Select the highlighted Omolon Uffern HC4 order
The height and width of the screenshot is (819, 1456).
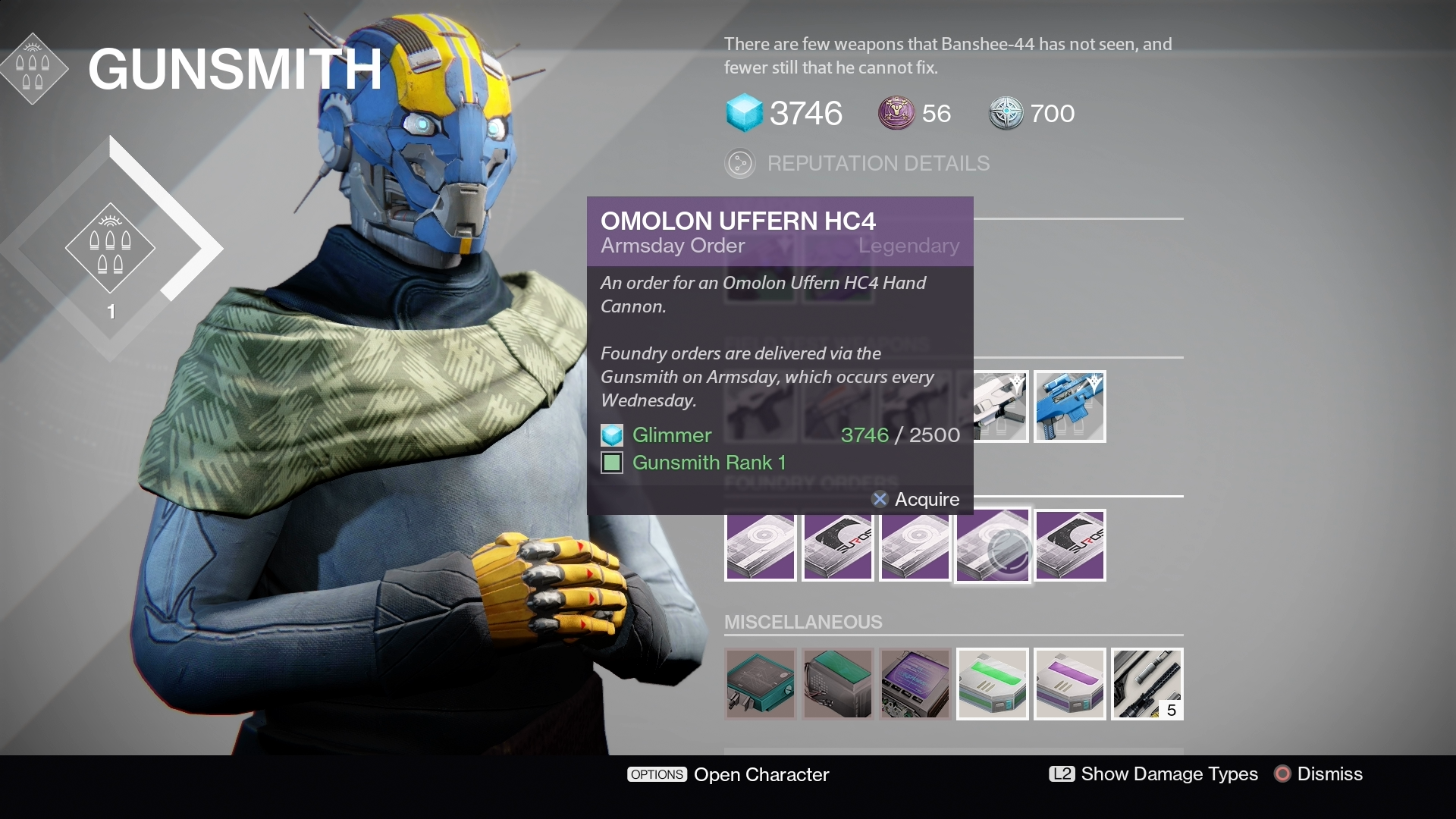(992, 546)
